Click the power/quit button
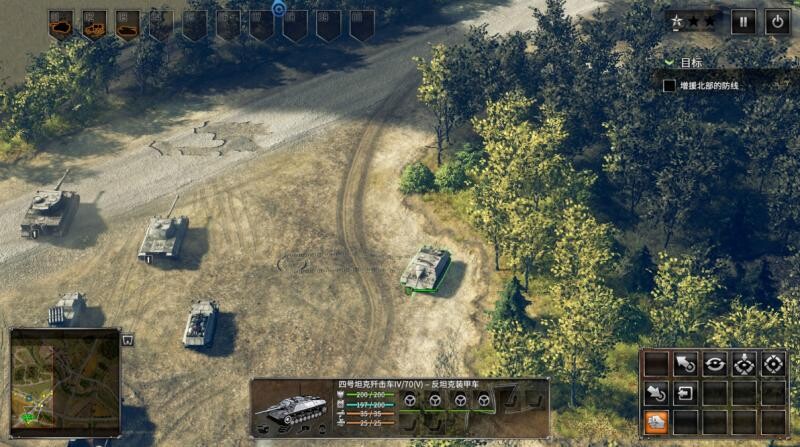 click(777, 21)
